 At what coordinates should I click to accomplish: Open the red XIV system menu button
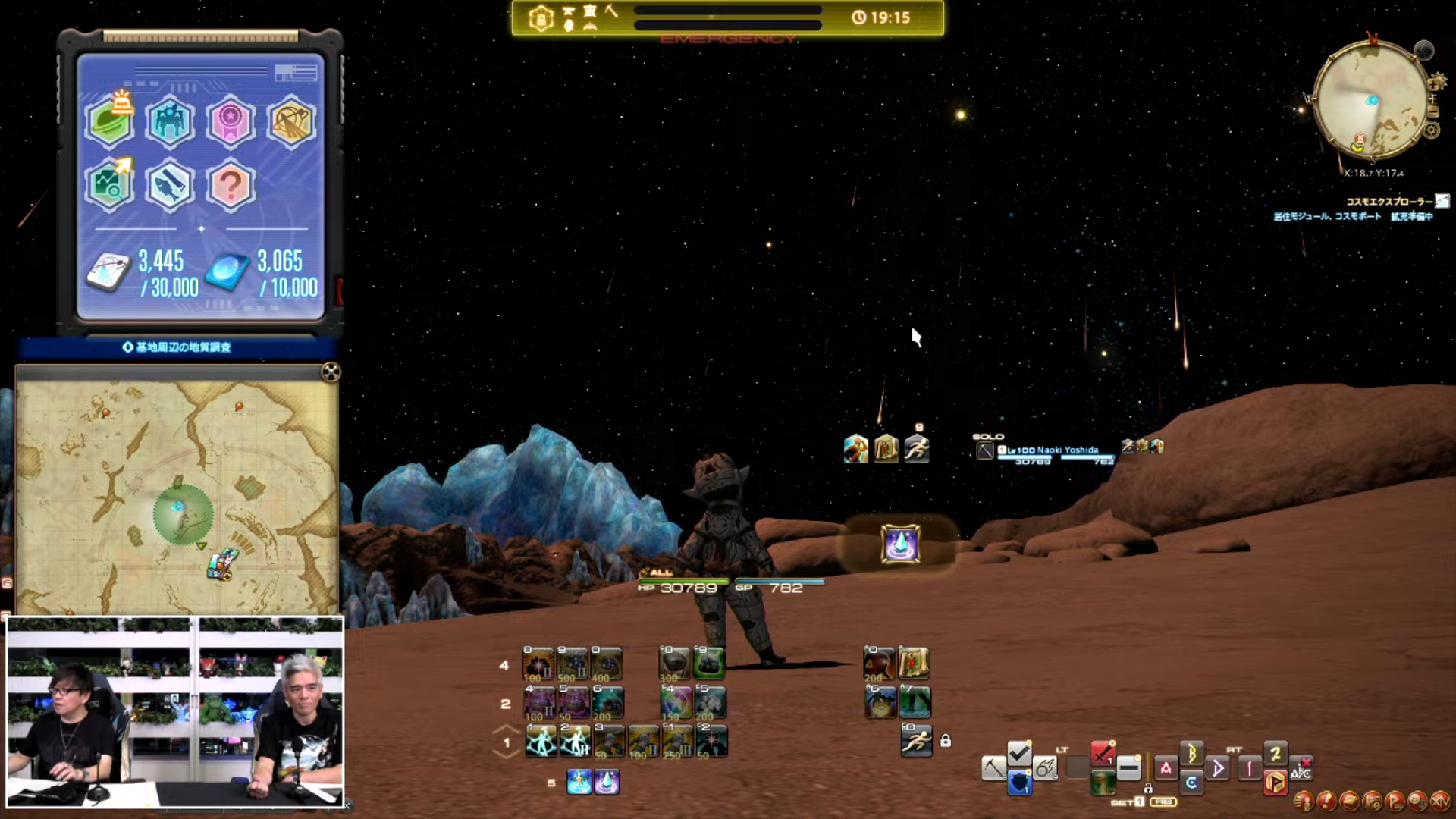(x=1440, y=800)
